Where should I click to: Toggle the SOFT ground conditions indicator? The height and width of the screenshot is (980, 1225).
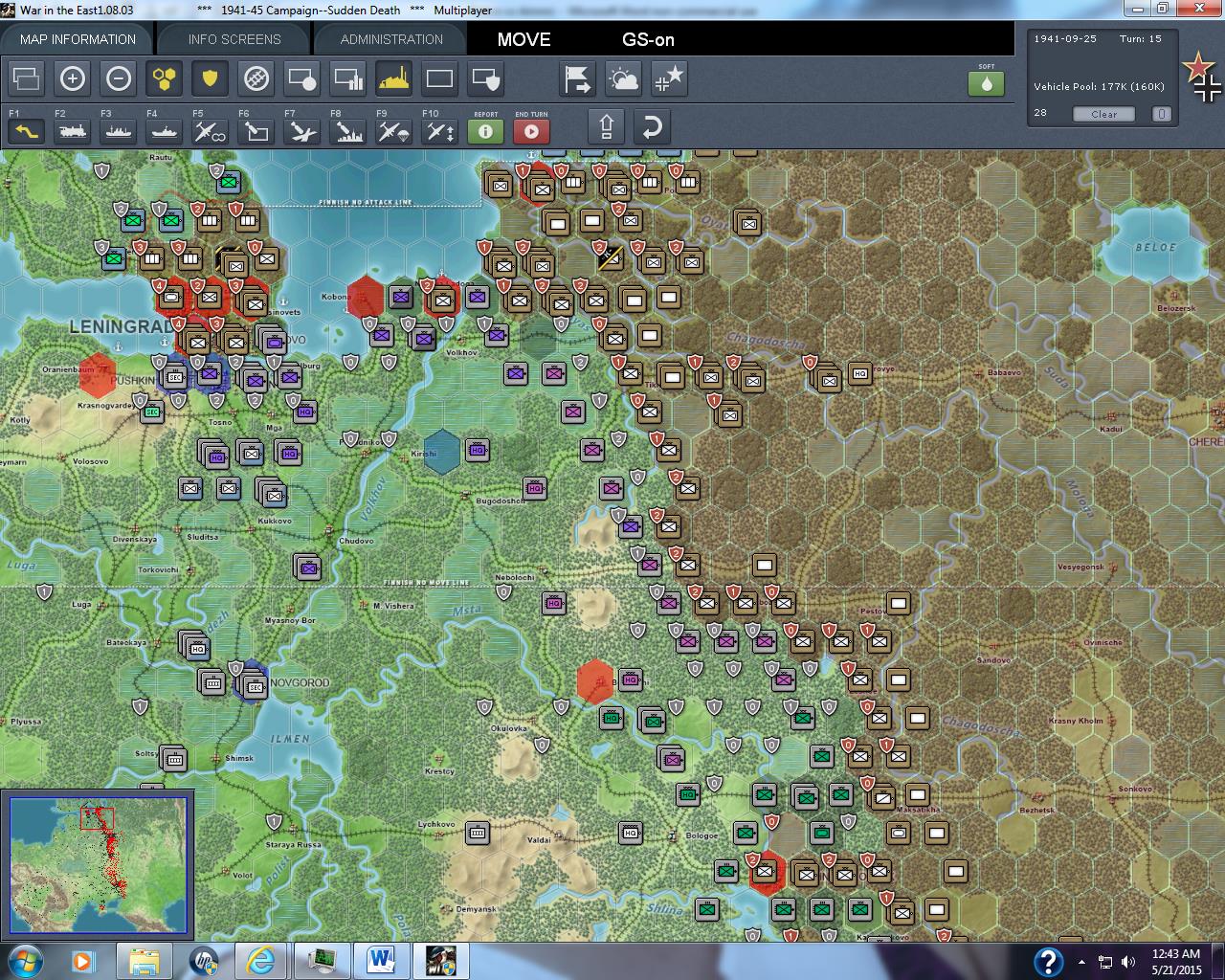click(x=987, y=84)
